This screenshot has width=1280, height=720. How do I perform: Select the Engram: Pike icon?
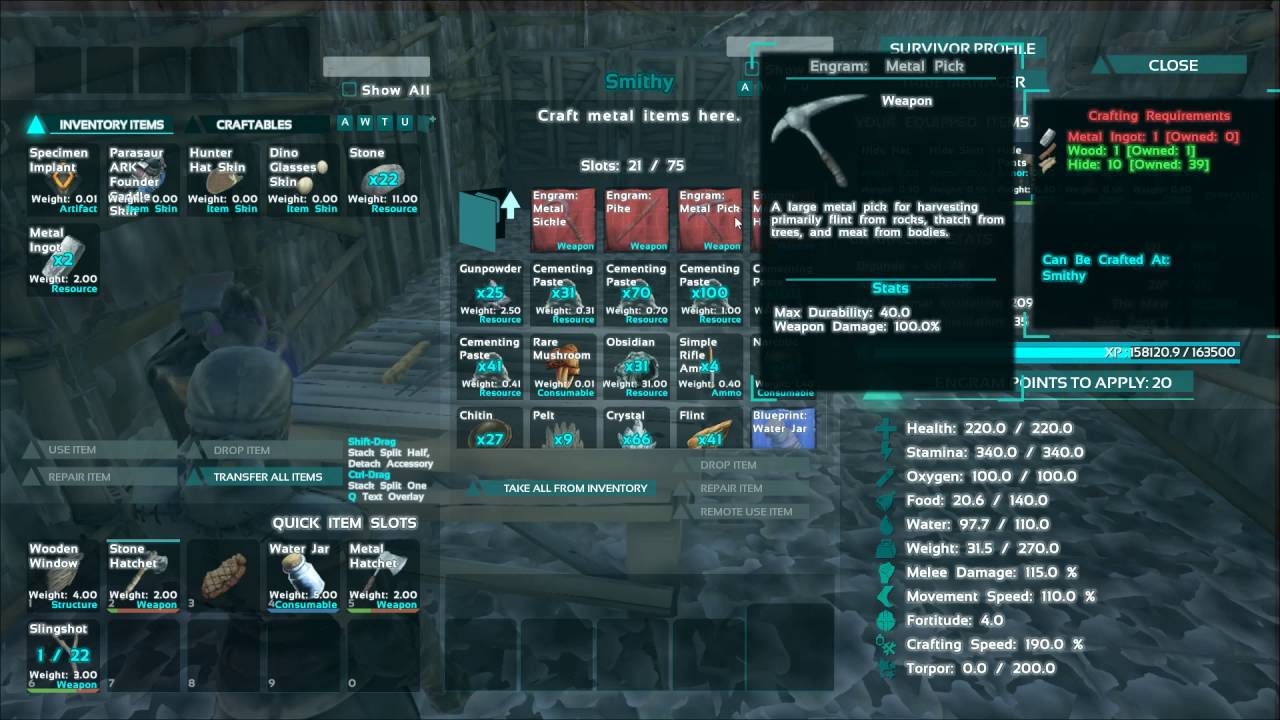[x=636, y=220]
